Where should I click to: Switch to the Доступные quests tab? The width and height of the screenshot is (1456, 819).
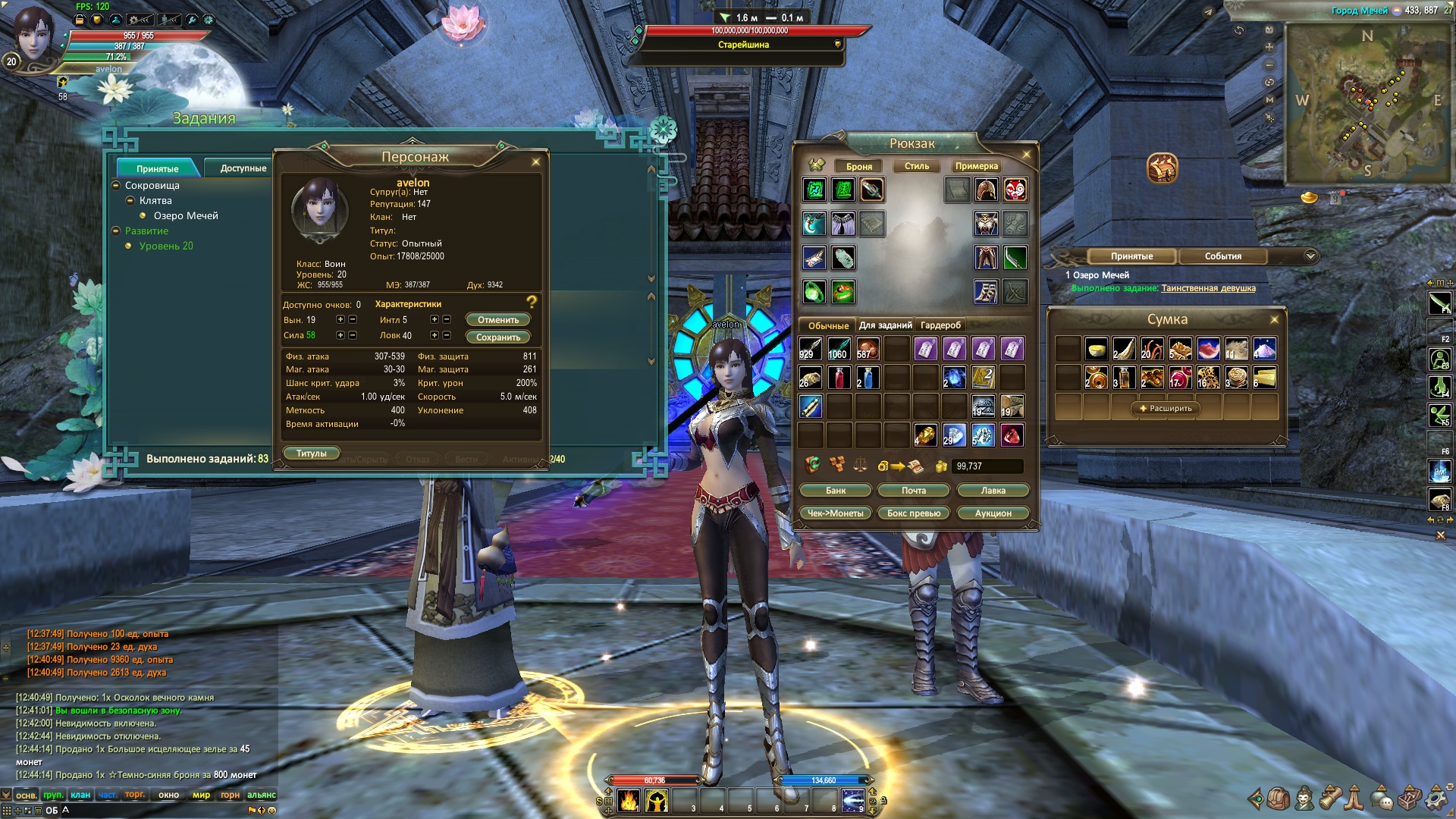pos(243,168)
